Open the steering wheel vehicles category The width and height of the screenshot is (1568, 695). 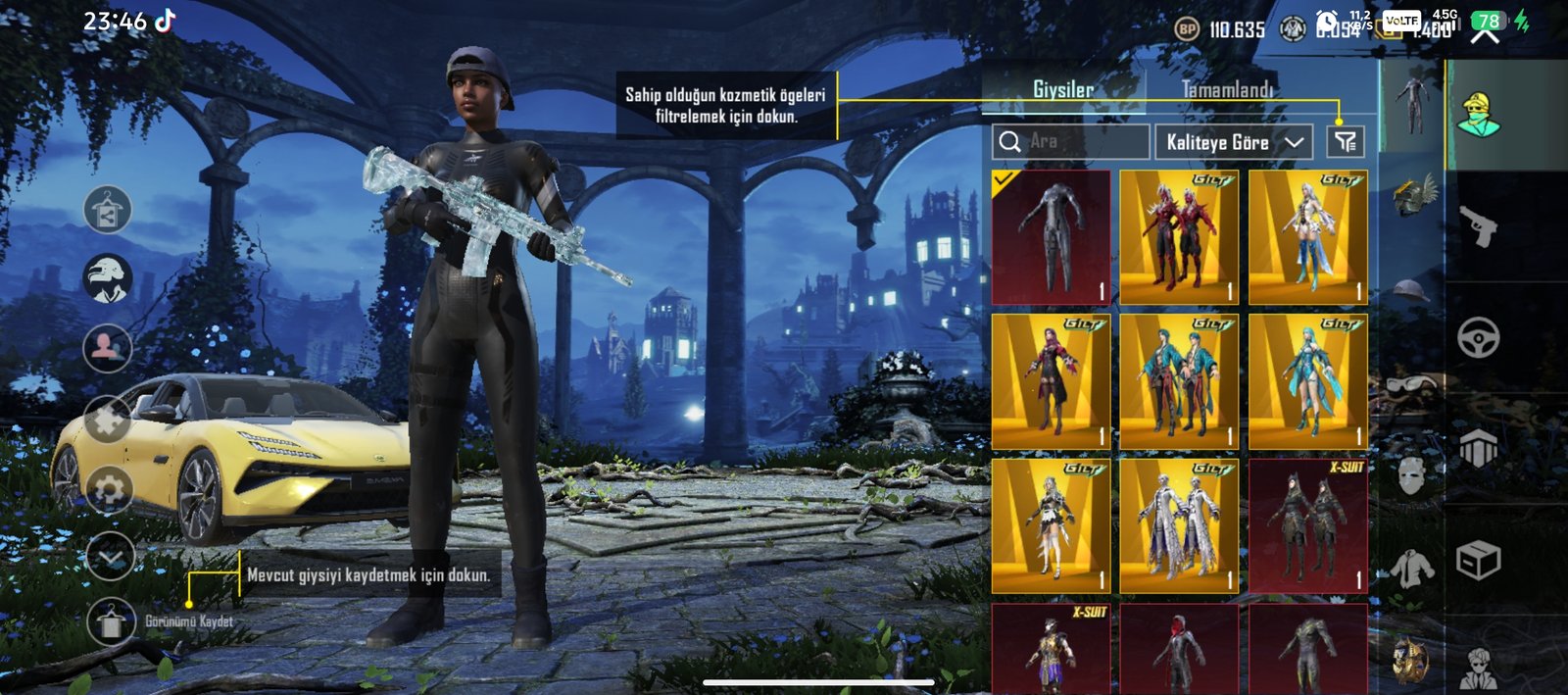click(x=1478, y=338)
